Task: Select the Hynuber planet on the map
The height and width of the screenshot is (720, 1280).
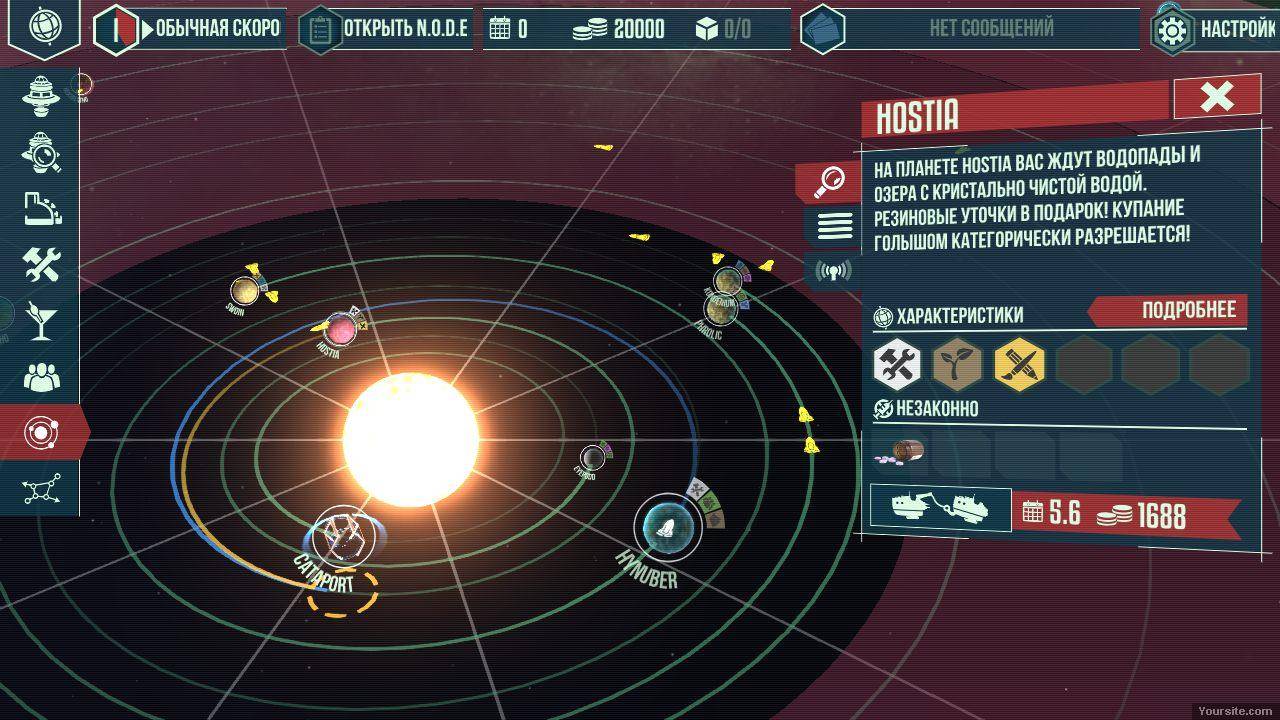Action: pyautogui.click(x=667, y=525)
